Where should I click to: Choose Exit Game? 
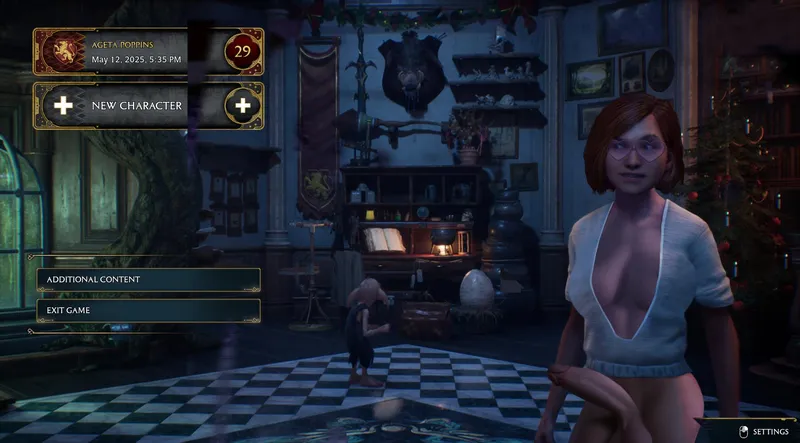[x=148, y=310]
